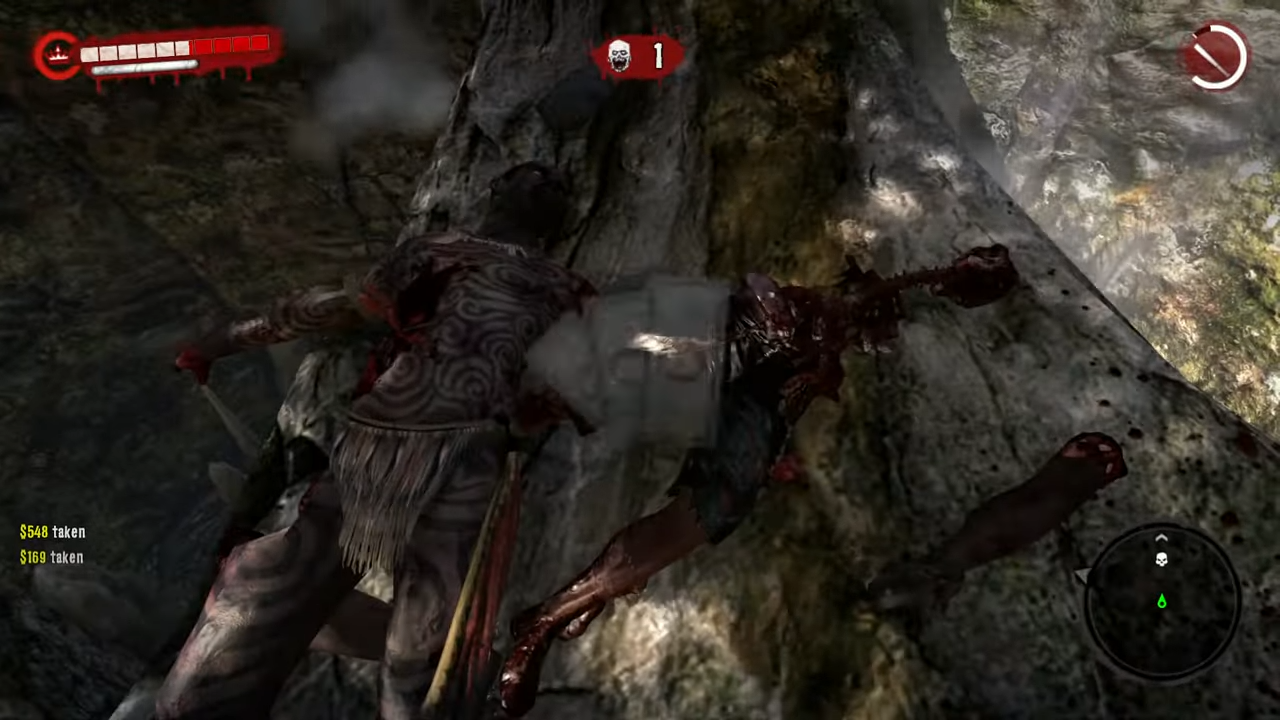1280x720 pixels.
Task: Select the zombie head kill counter icon
Action: point(618,57)
